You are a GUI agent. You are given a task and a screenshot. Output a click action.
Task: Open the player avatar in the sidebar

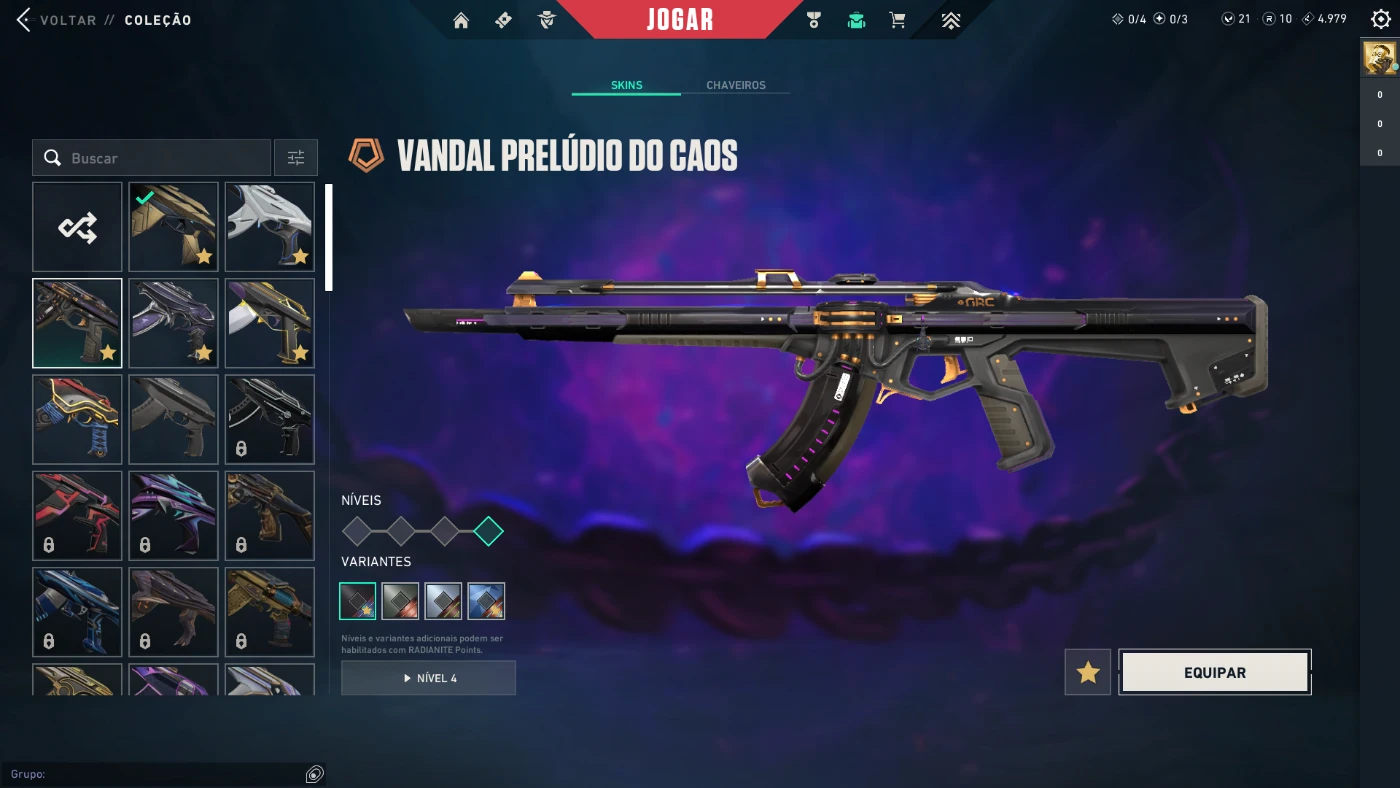point(1379,59)
